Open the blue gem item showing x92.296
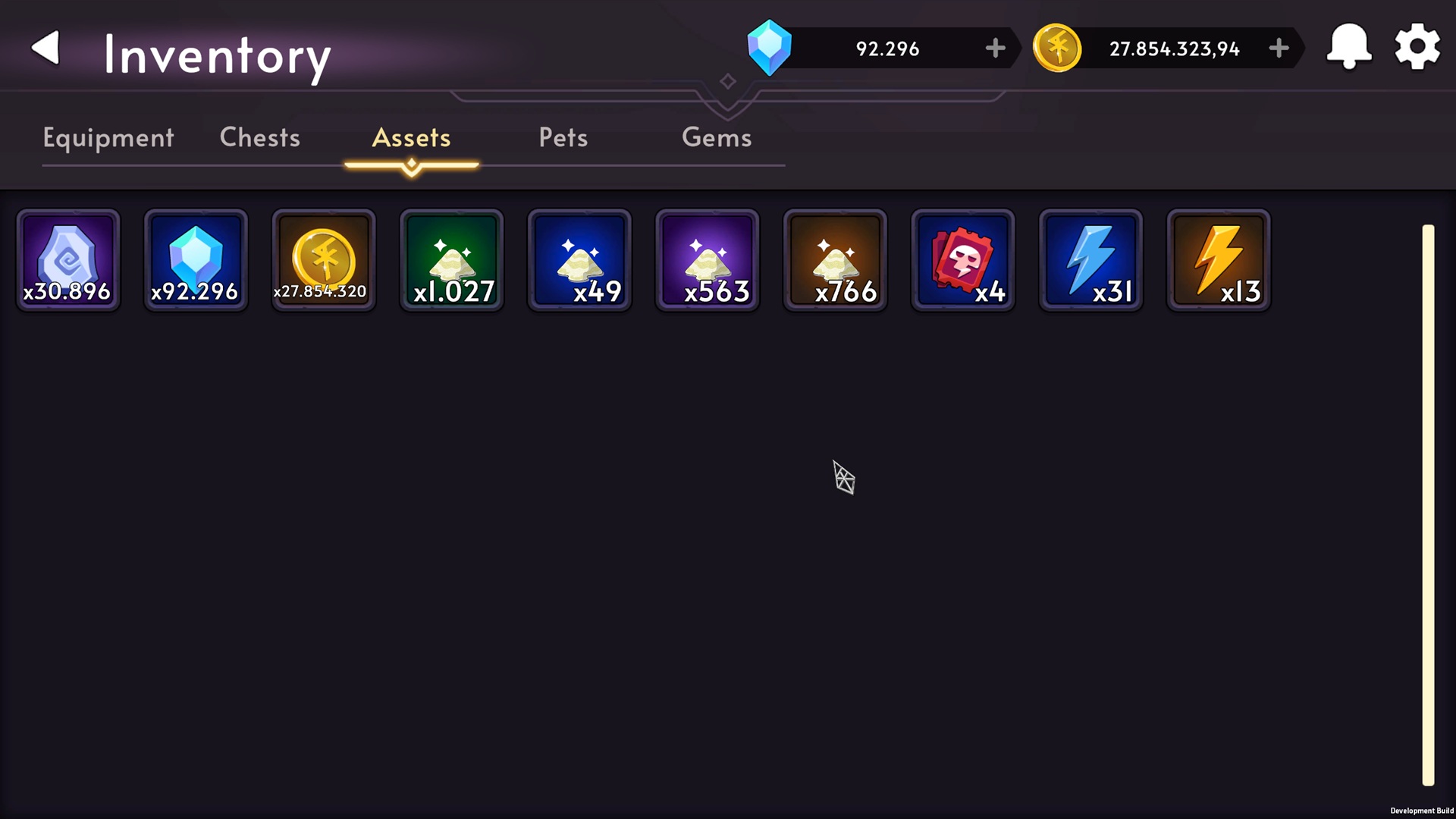 click(x=196, y=260)
